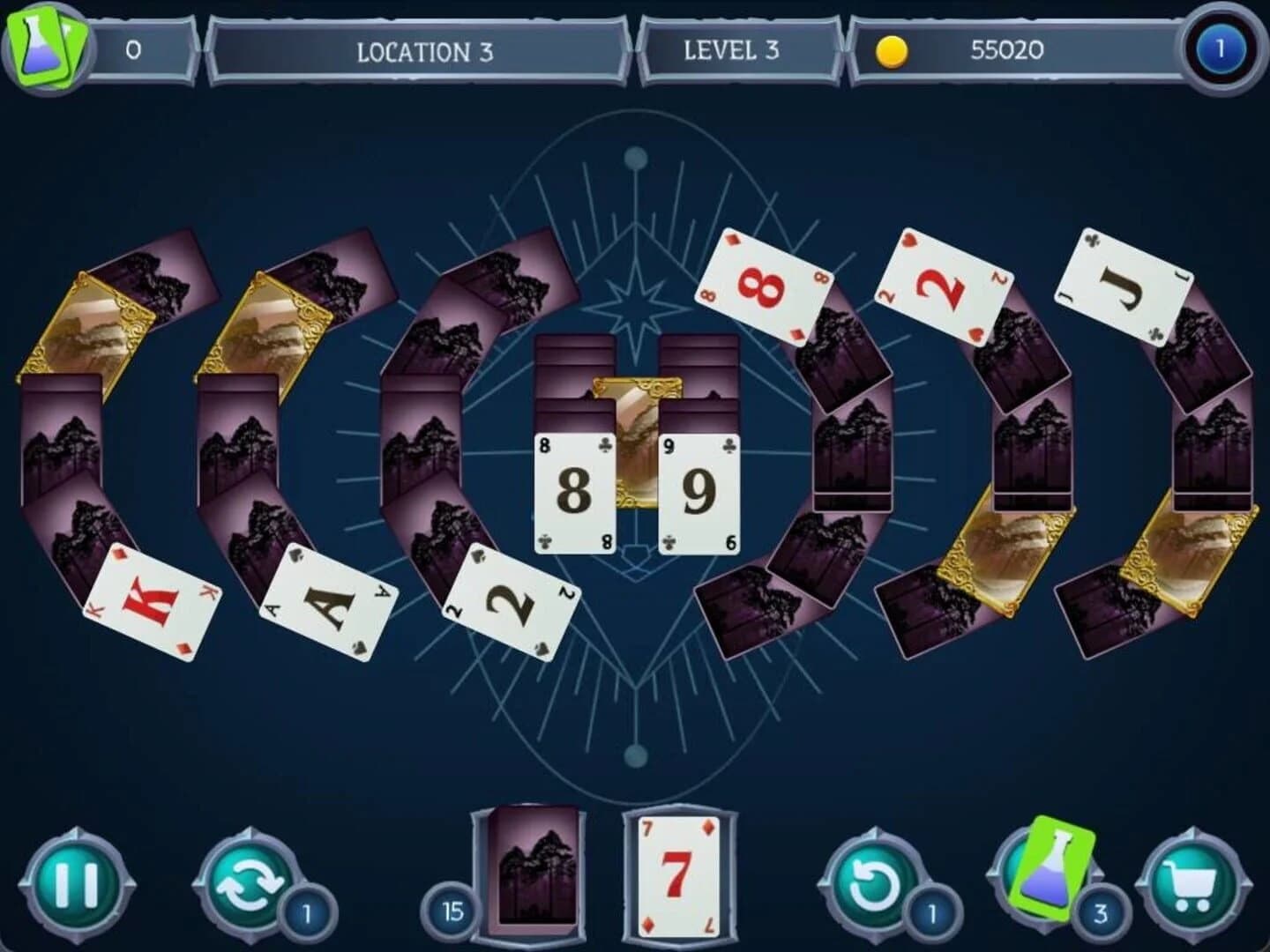
Task: Pick the 8 of clubs card
Action: [573, 489]
